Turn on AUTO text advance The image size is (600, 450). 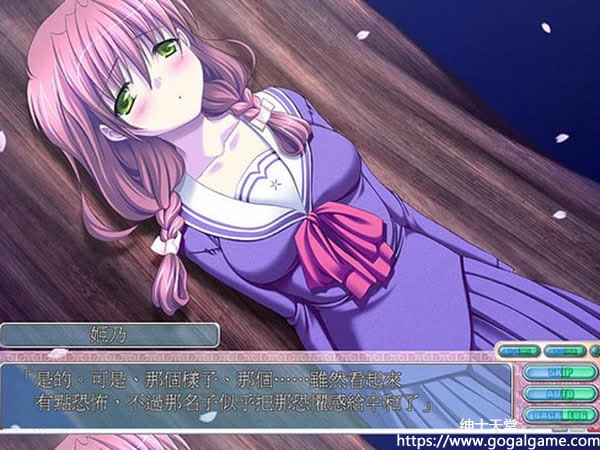tap(558, 394)
